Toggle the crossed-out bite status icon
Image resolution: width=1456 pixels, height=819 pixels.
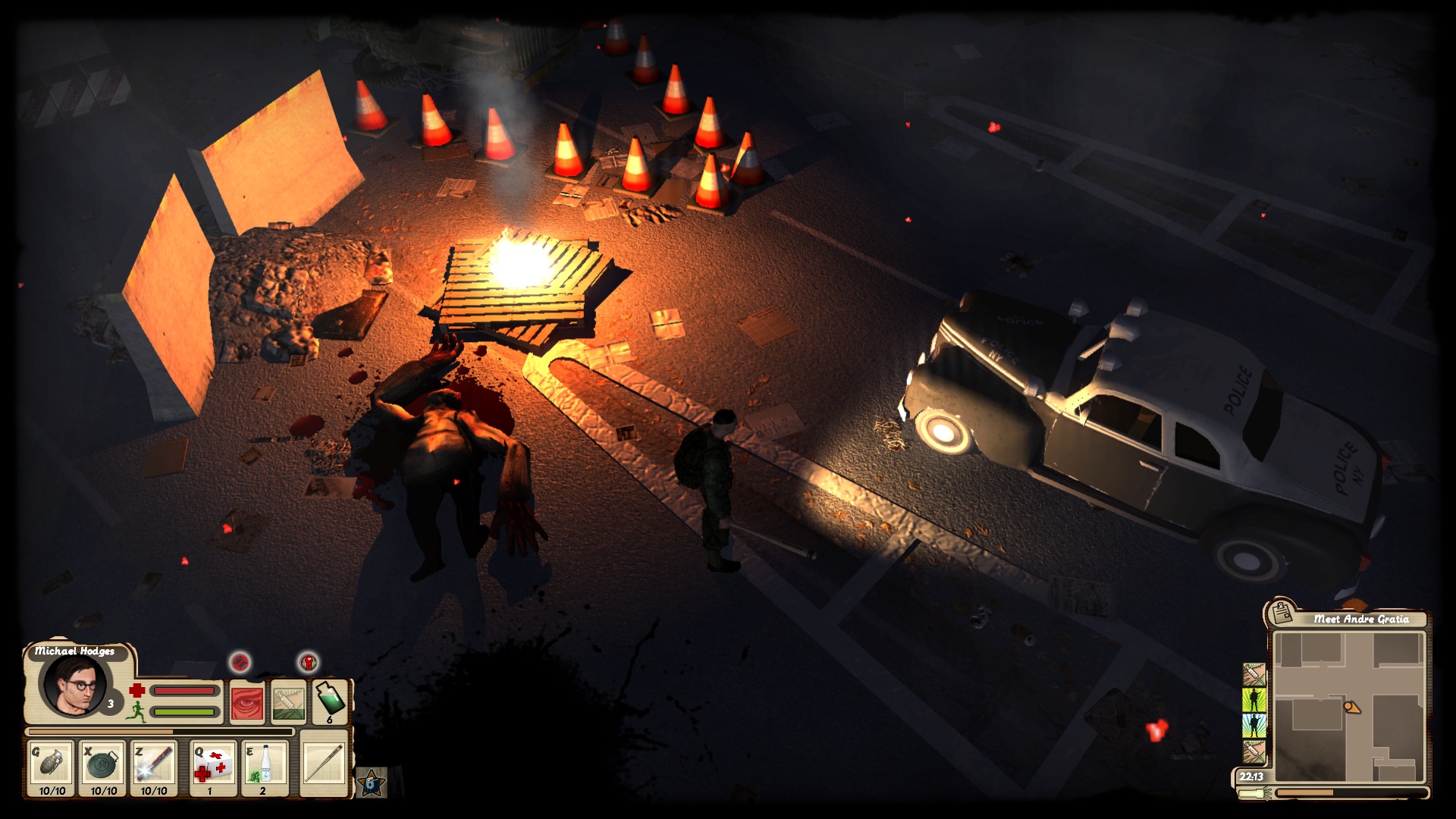(240, 663)
